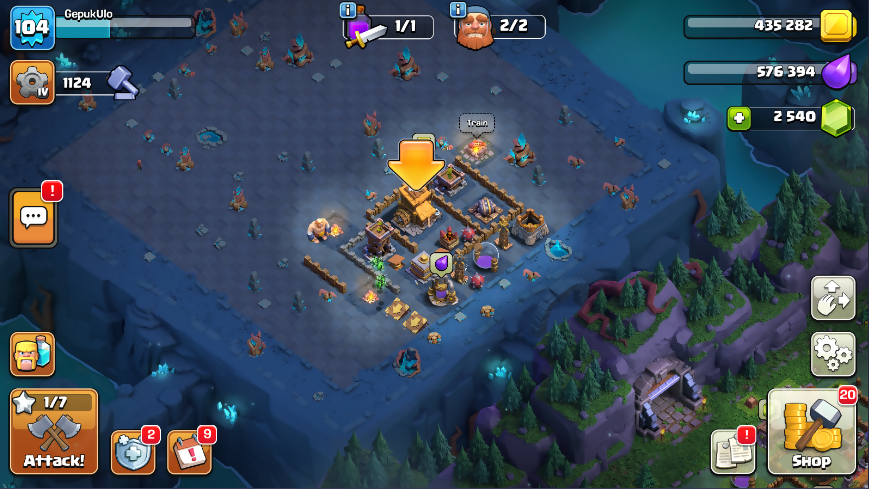The height and width of the screenshot is (489, 869).
Task: Buy gems with the green plus button
Action: click(x=739, y=117)
